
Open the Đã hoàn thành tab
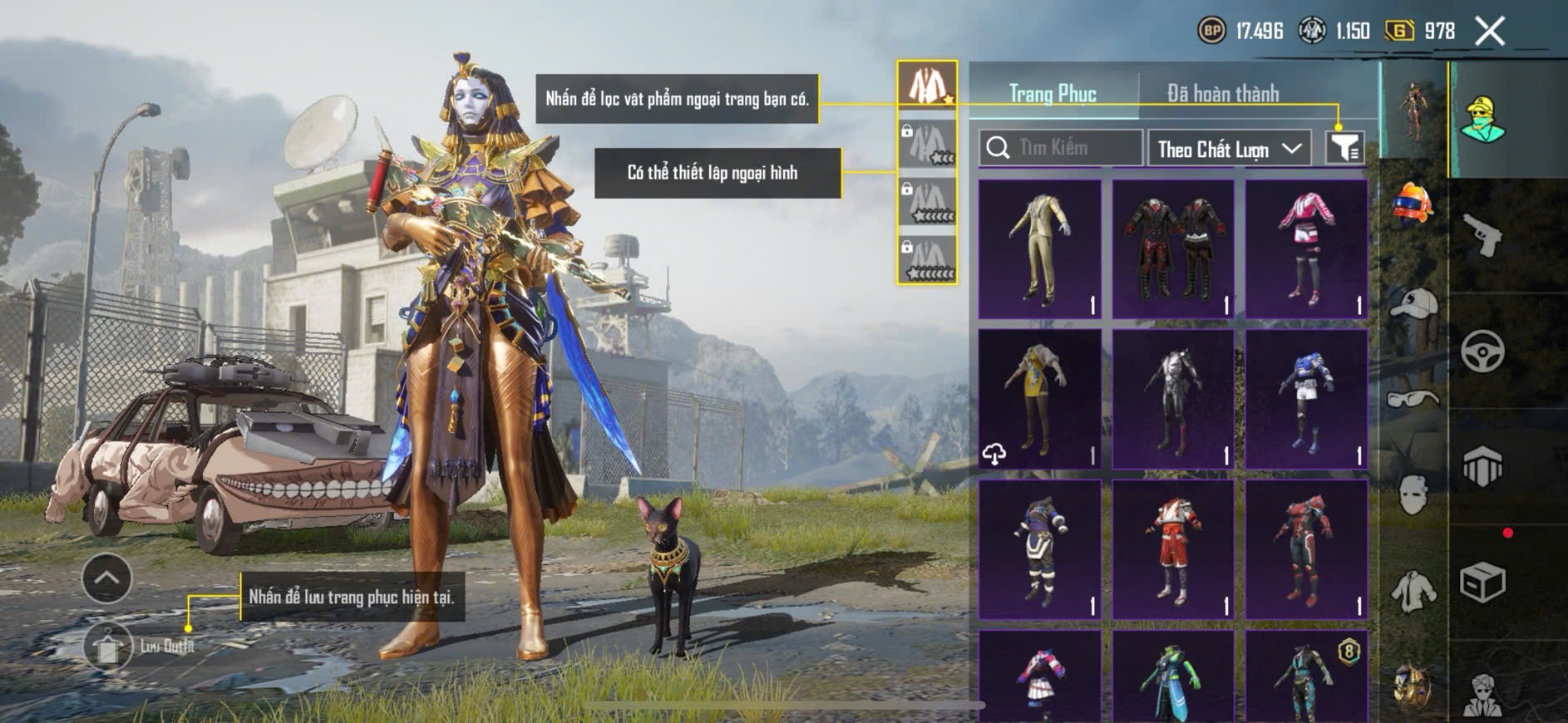pos(1222,93)
